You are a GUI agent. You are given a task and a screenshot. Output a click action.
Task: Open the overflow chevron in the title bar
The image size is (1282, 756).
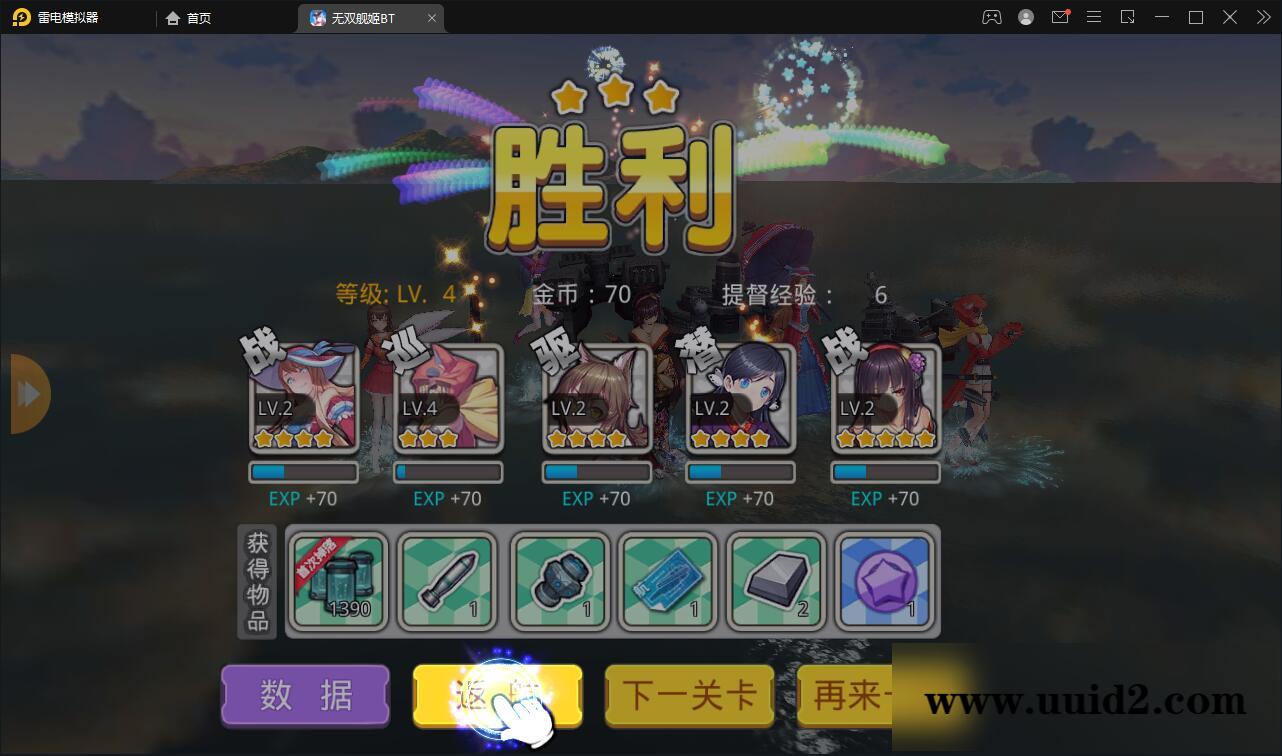(x=1262, y=17)
